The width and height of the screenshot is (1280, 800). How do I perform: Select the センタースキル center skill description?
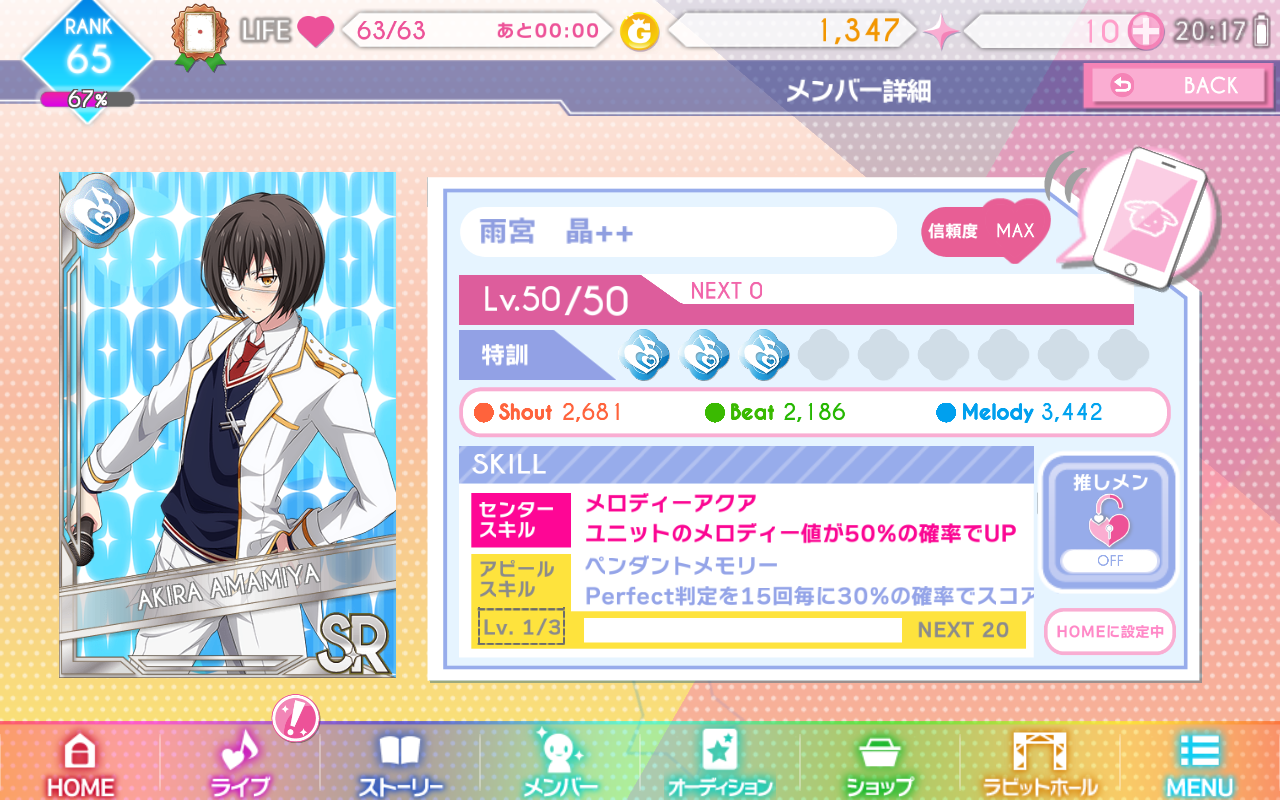click(800, 518)
